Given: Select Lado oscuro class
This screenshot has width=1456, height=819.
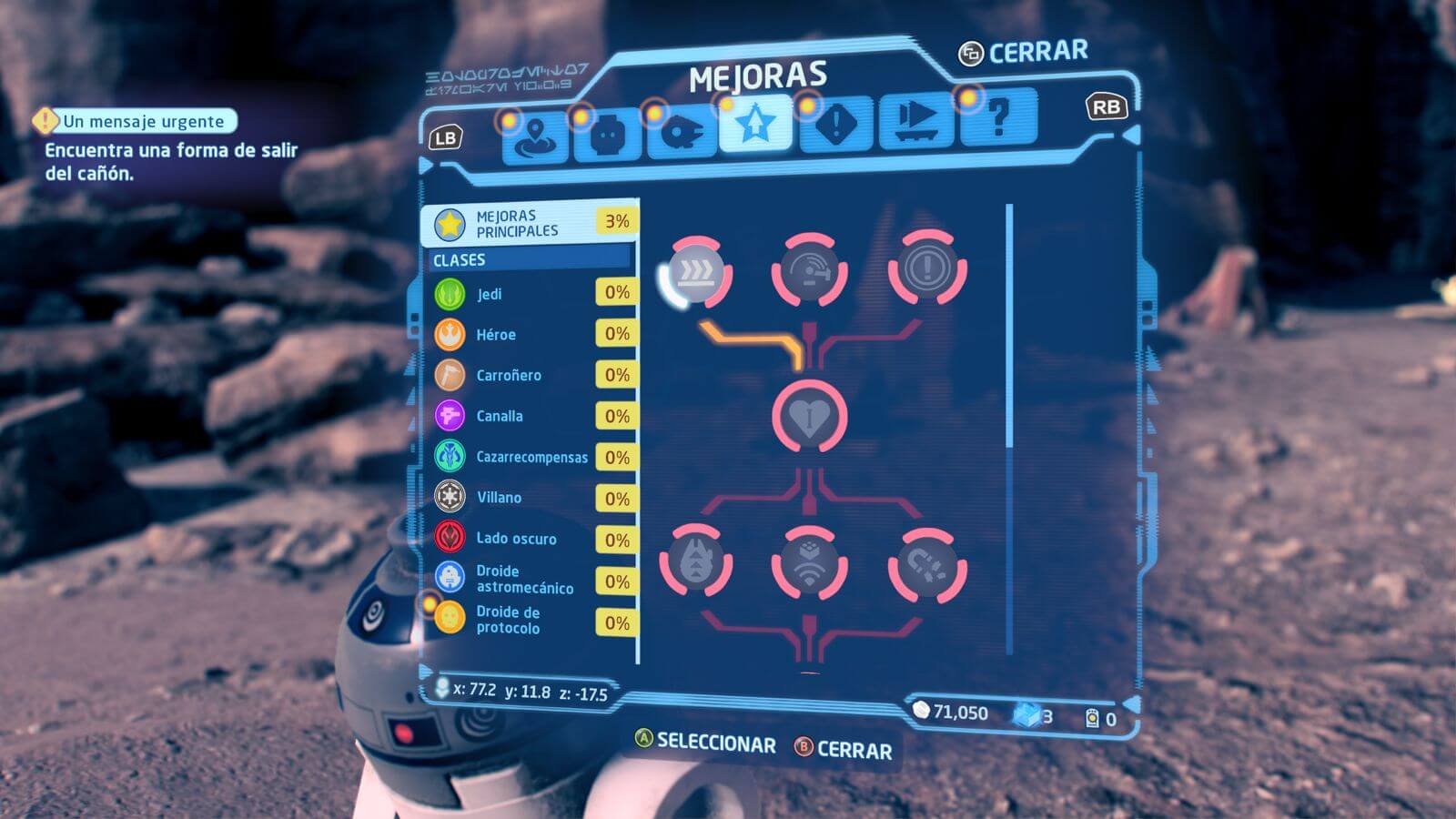Looking at the screenshot, I should [x=530, y=539].
